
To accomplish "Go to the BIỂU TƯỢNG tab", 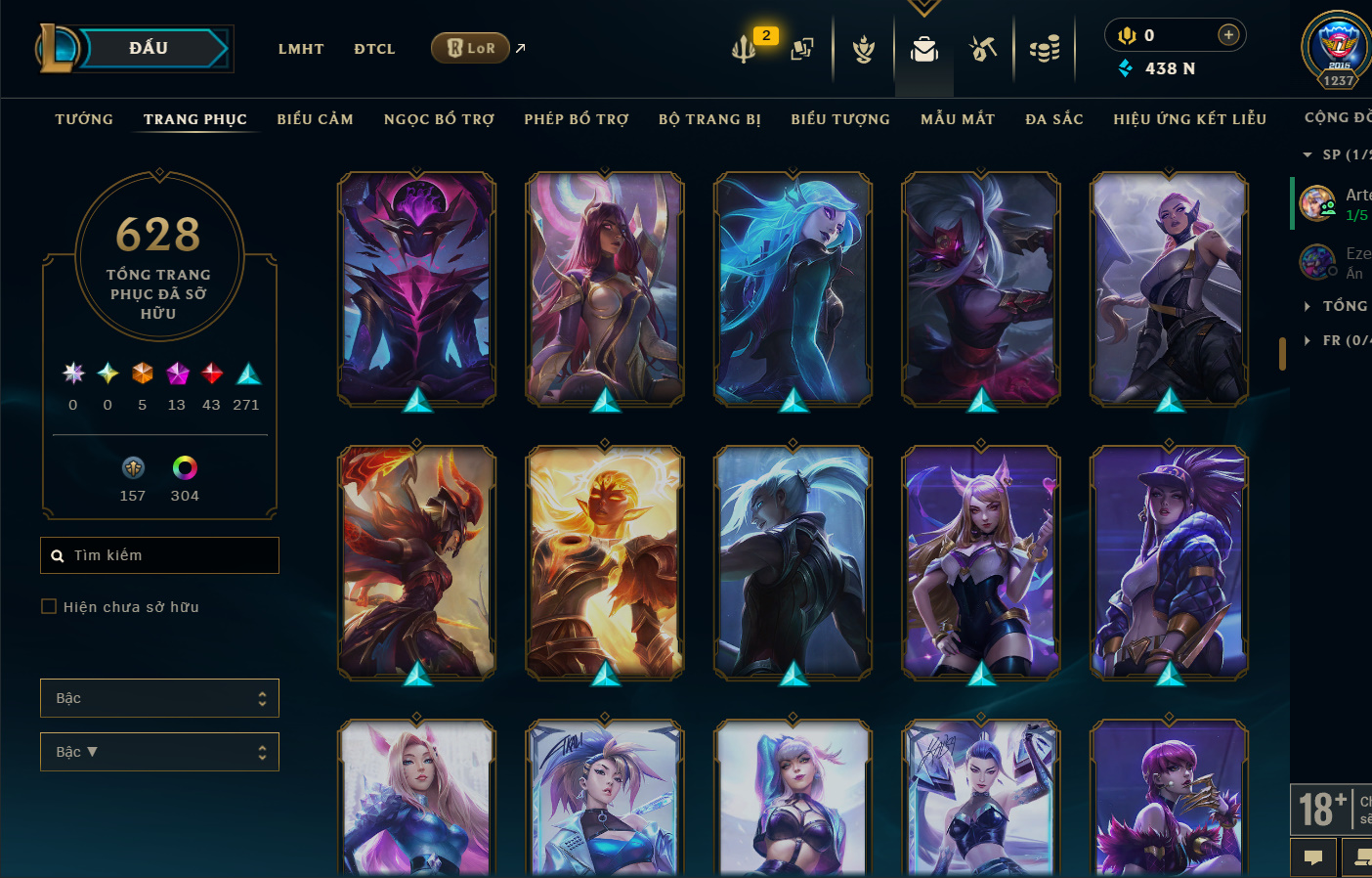I will click(x=840, y=119).
